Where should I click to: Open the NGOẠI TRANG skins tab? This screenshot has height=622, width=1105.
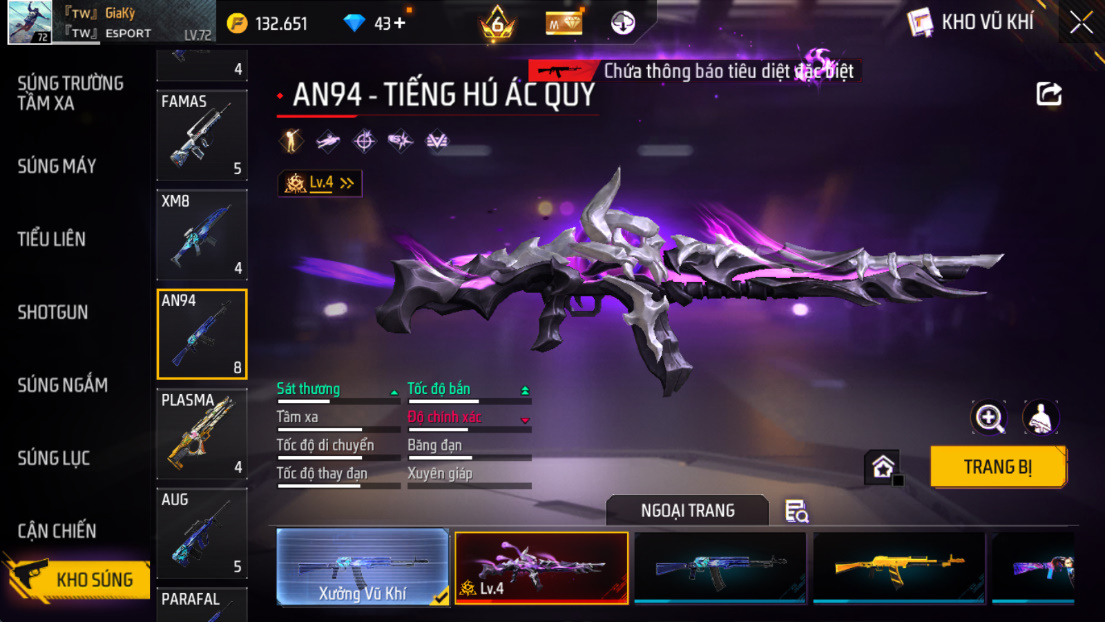[x=687, y=511]
